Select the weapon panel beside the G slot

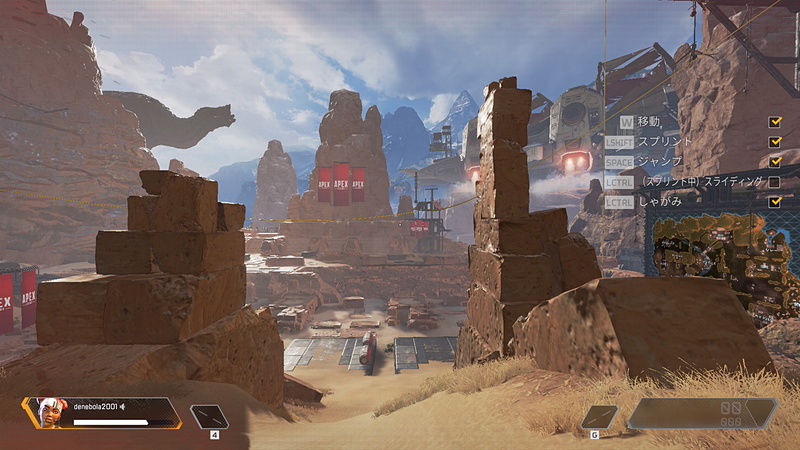[702, 413]
